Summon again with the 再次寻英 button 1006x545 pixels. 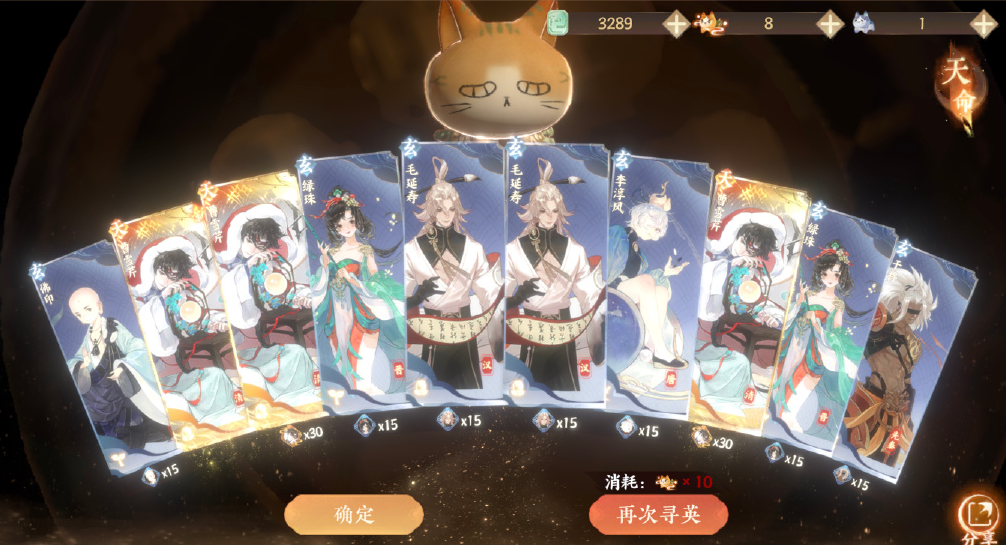point(657,514)
